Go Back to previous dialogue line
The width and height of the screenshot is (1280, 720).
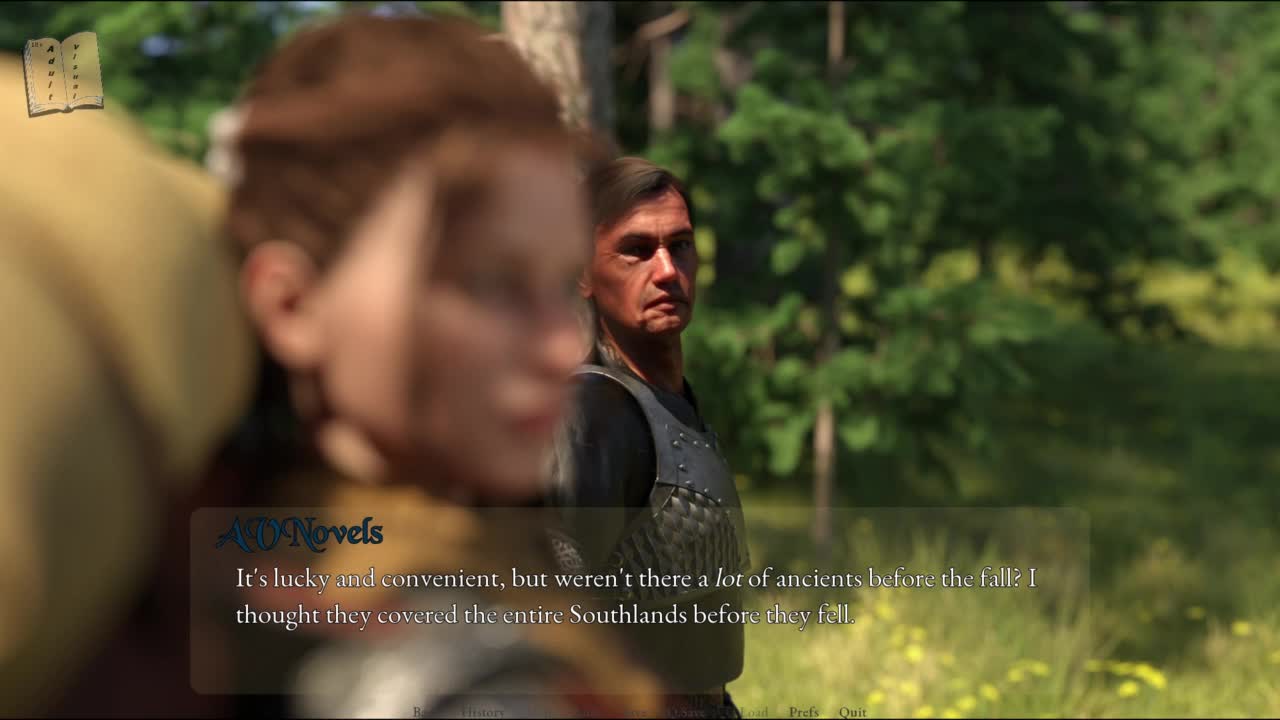(x=426, y=712)
